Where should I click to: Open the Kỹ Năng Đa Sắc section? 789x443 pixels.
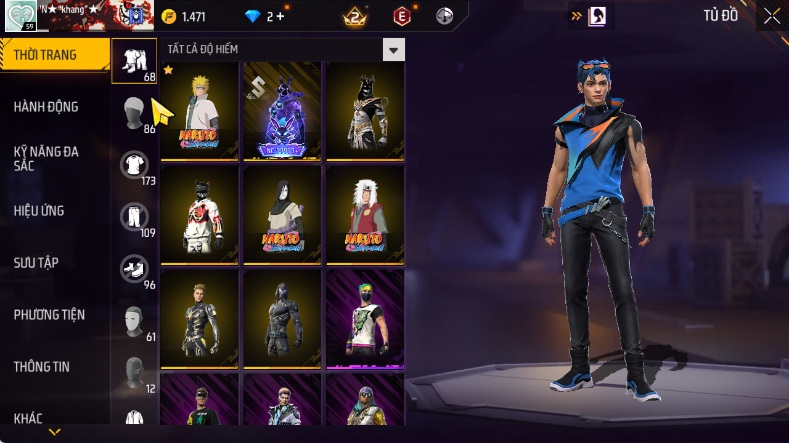click(x=46, y=158)
